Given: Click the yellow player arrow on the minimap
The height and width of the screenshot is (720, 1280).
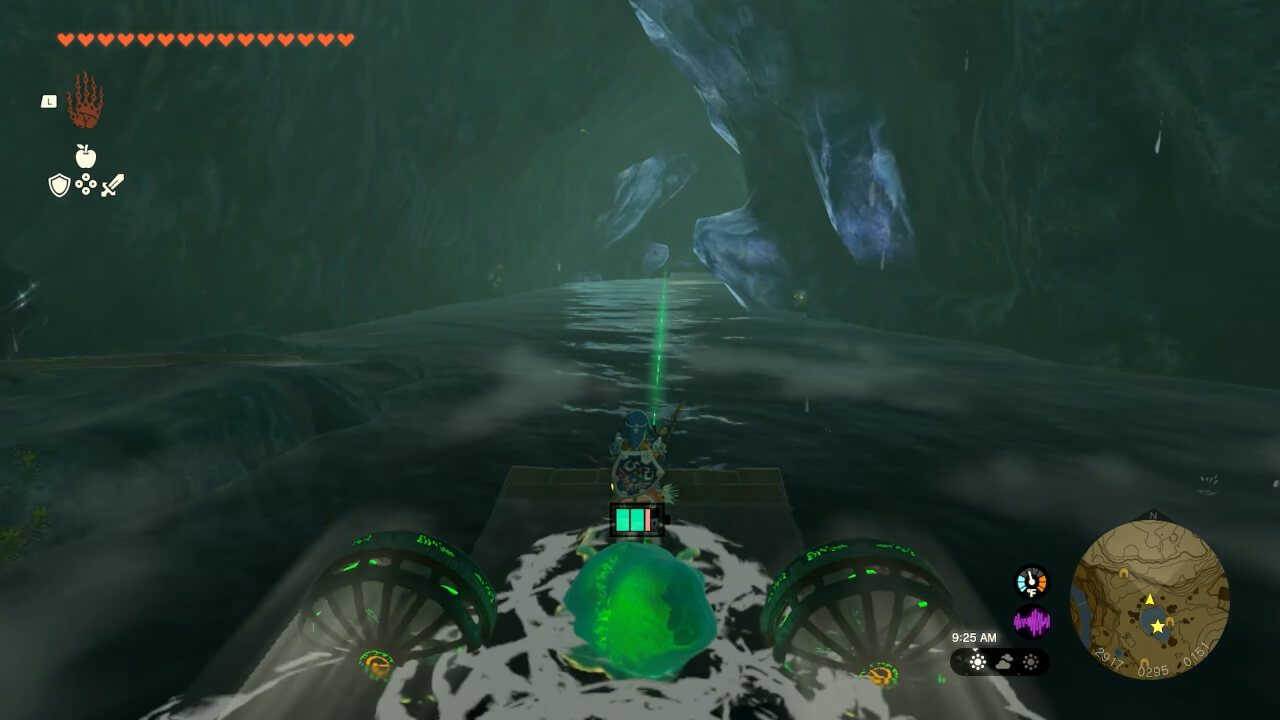Looking at the screenshot, I should [1149, 599].
